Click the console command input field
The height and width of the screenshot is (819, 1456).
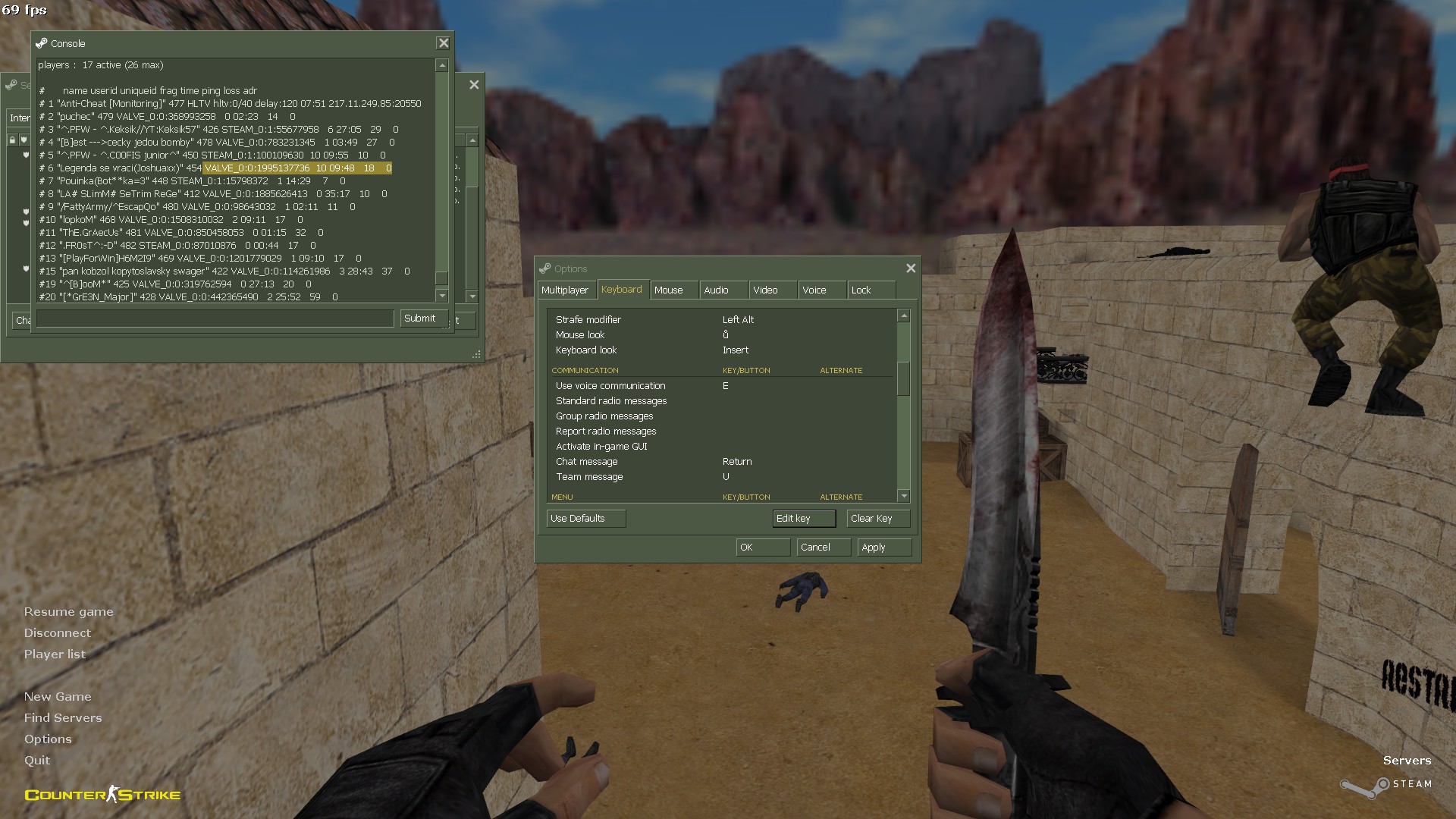[x=215, y=318]
